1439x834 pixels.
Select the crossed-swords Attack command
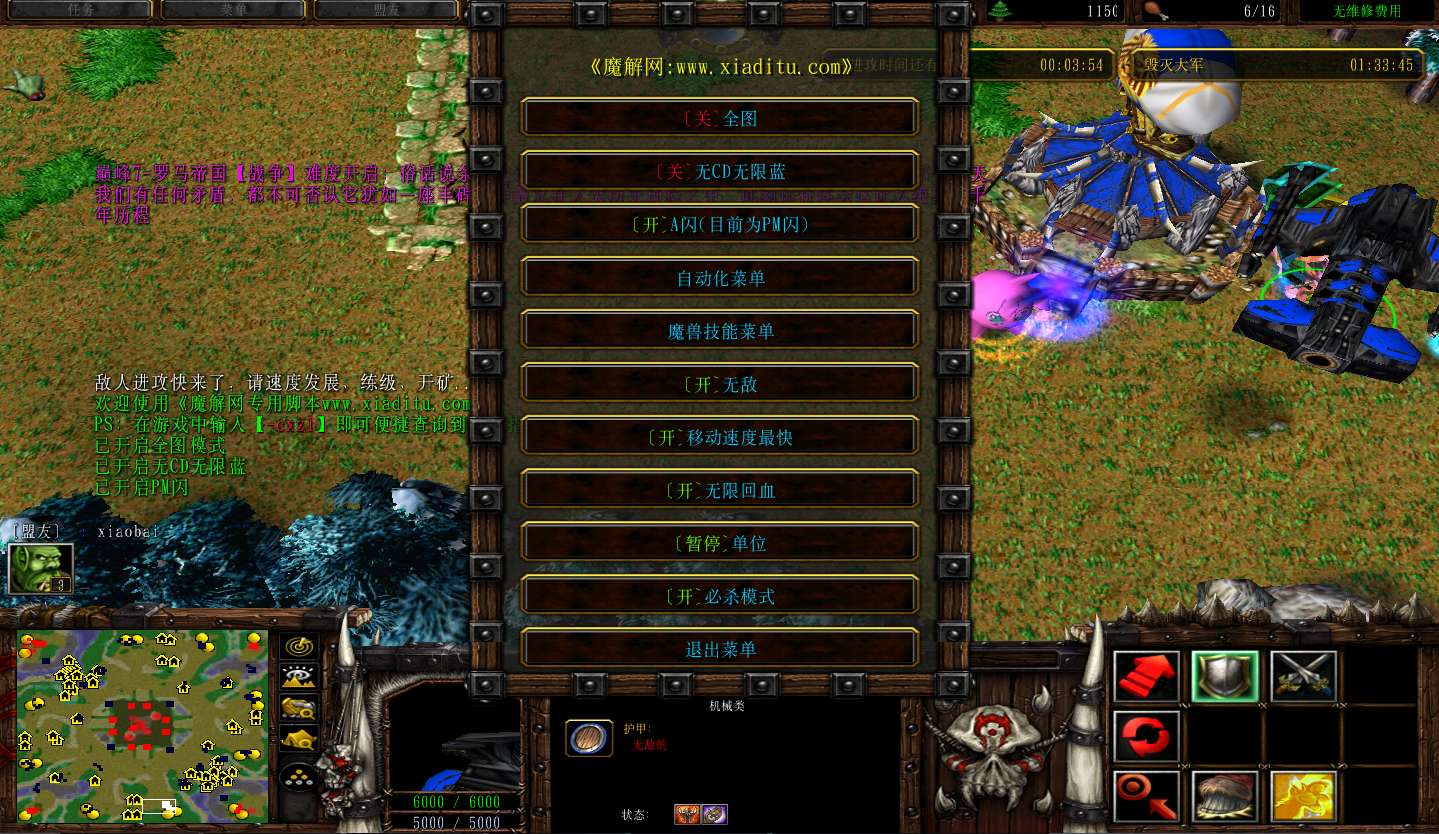point(1304,676)
